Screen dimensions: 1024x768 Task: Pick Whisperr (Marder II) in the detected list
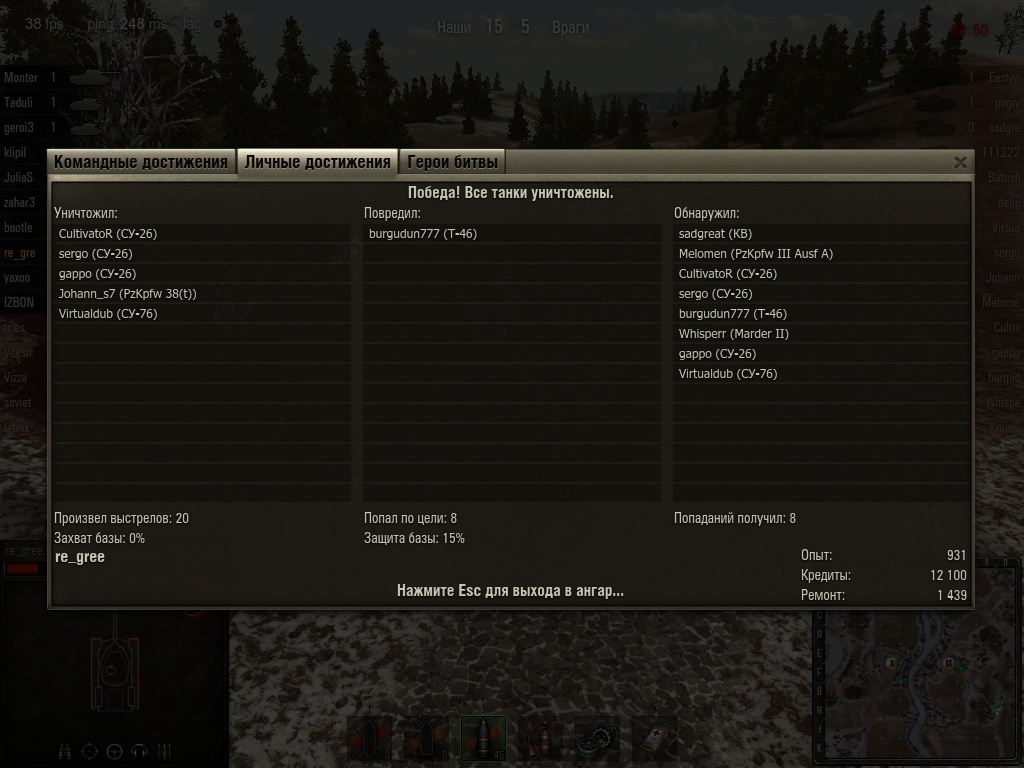pyautogui.click(x=733, y=334)
